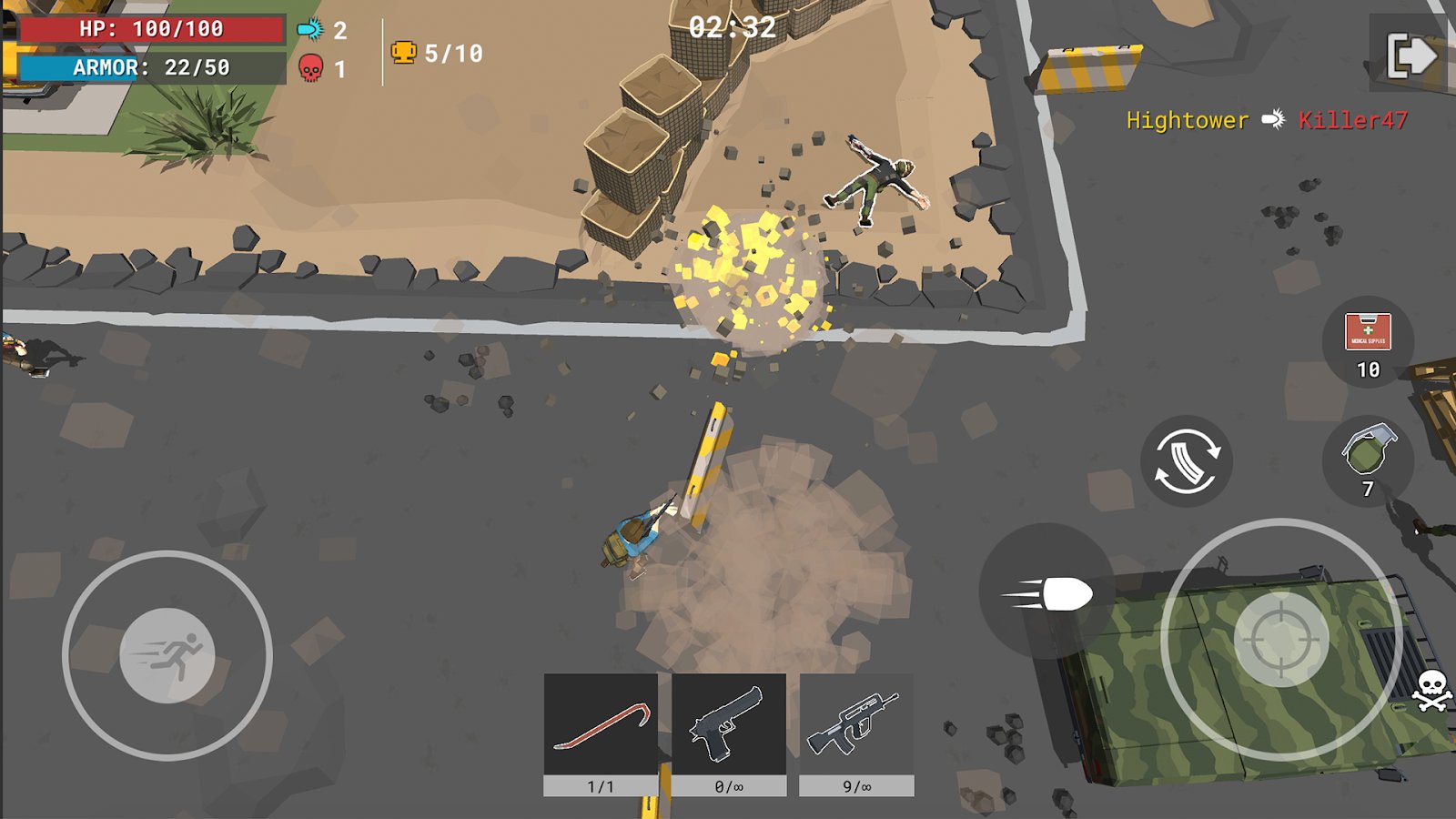The height and width of the screenshot is (819, 1456).
Task: Use the medical supplies kit
Action: (x=1368, y=333)
